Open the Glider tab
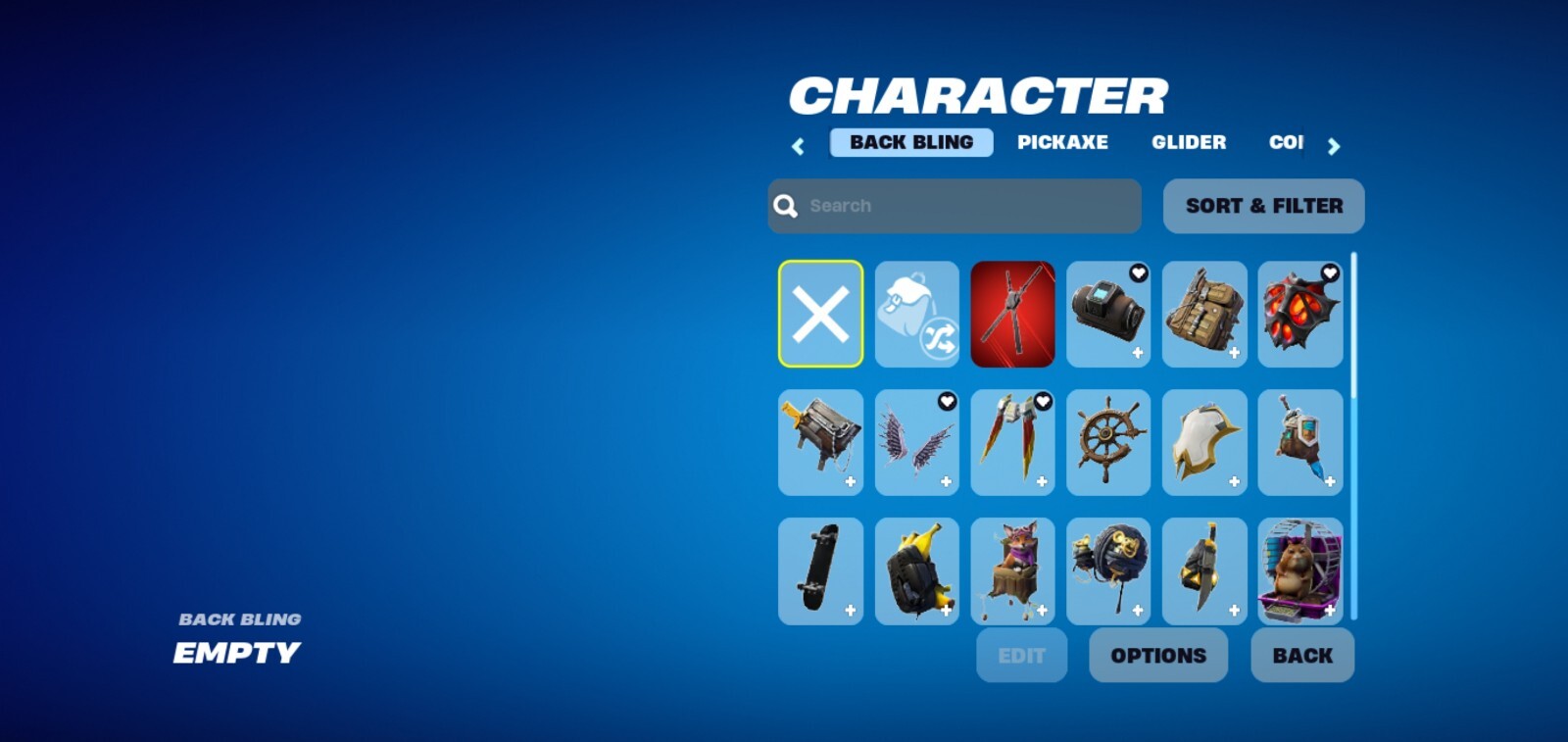The image size is (1568, 742). tap(1189, 142)
